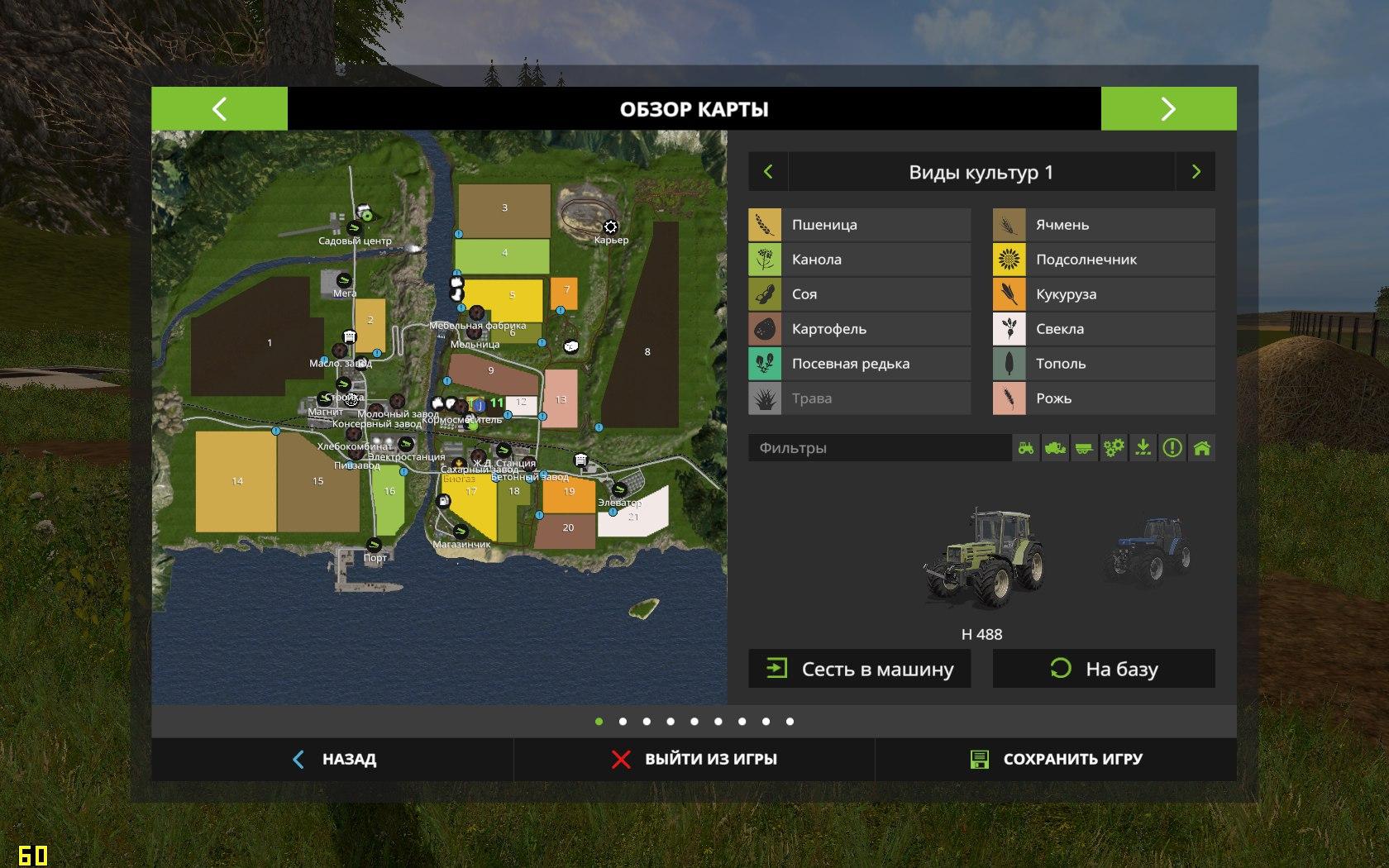Toggle the Пшеница crop legend entry

859,225
